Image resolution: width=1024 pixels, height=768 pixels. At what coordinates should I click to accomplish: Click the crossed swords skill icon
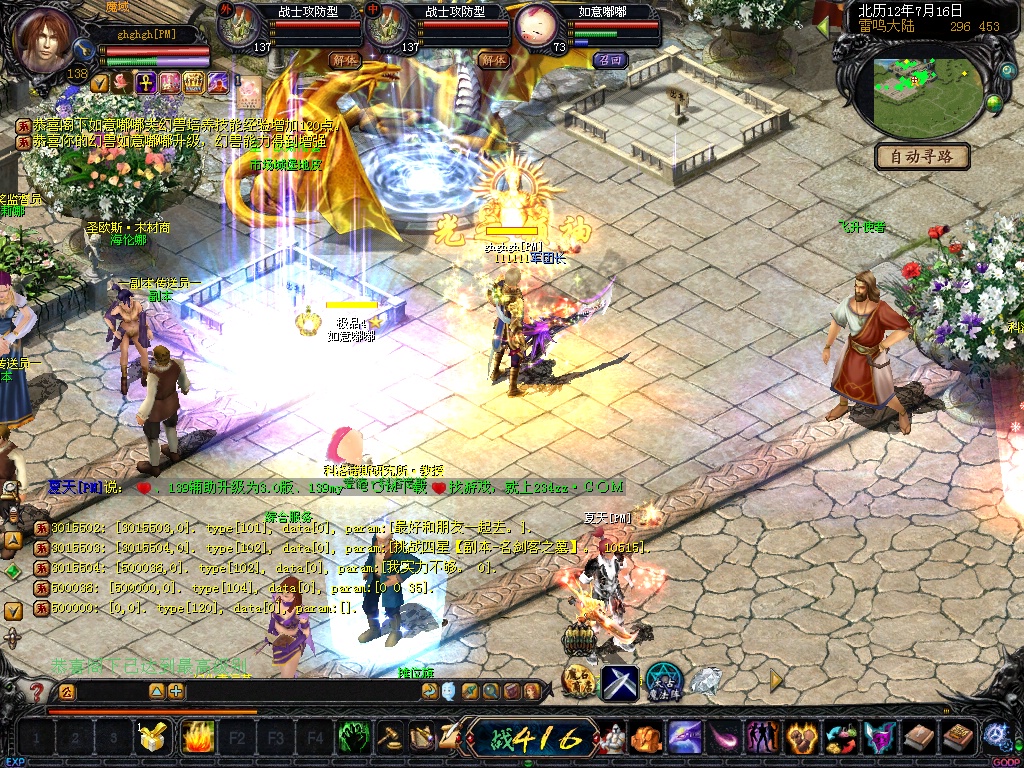pyautogui.click(x=619, y=682)
